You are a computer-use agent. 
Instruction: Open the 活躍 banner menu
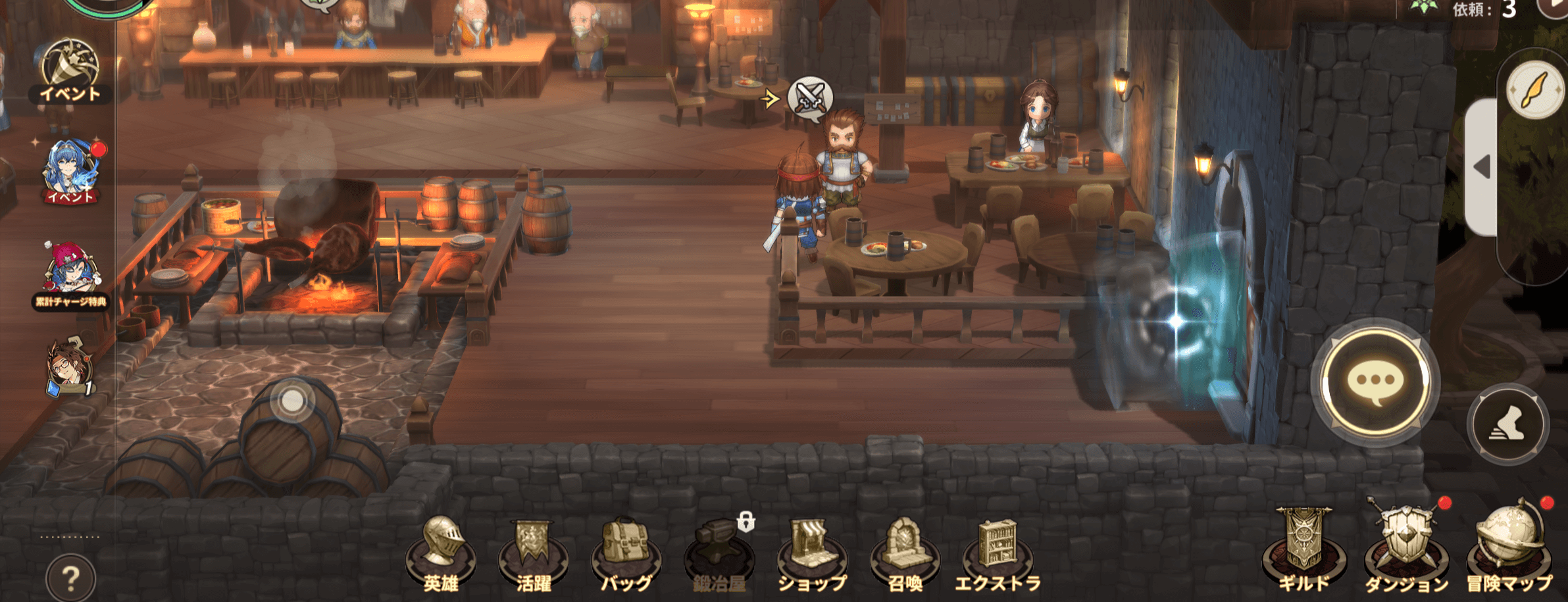pyautogui.click(x=533, y=554)
